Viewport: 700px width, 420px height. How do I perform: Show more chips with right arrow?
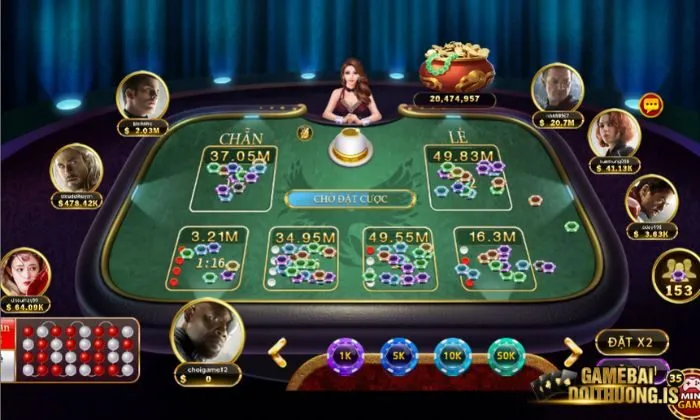point(571,347)
